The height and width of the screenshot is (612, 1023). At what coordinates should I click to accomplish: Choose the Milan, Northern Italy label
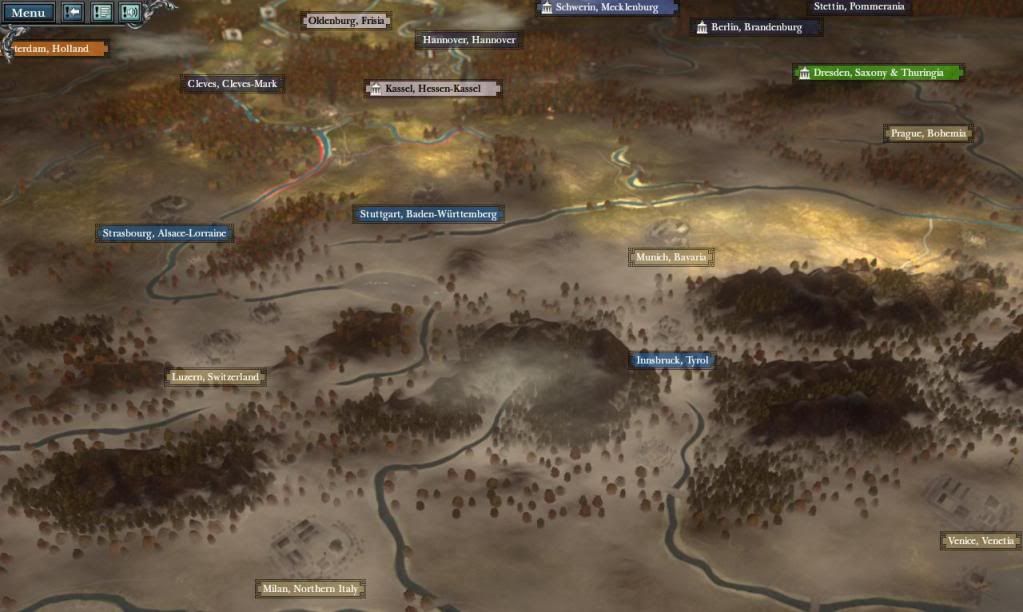coord(310,589)
